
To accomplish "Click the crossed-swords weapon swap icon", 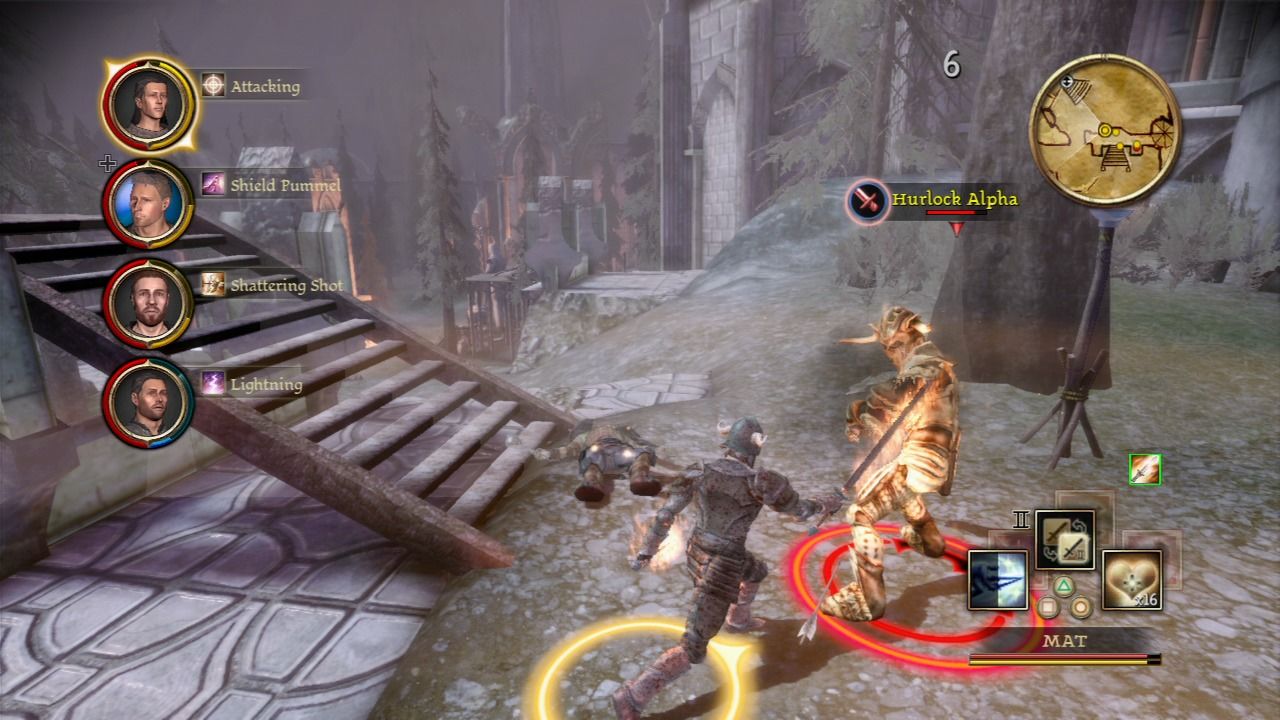I will pyautogui.click(x=1064, y=538).
